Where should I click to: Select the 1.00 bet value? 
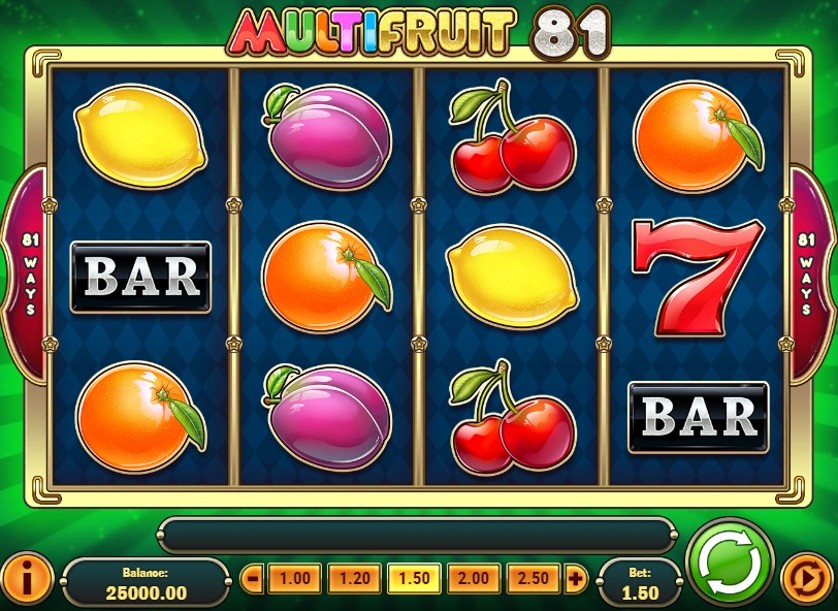point(294,578)
